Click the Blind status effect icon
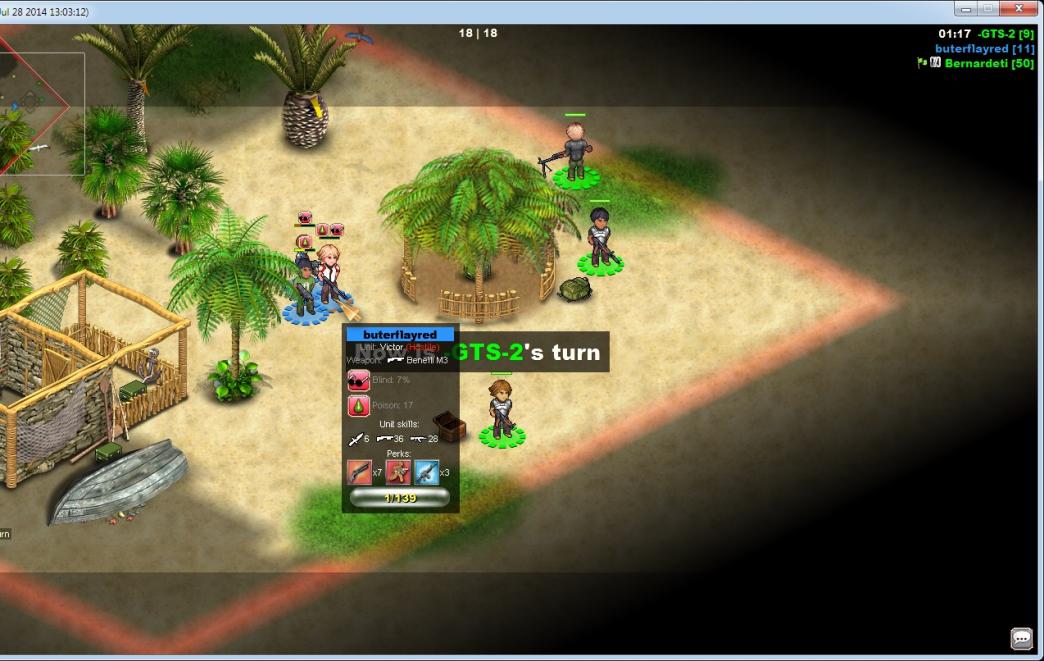The height and width of the screenshot is (661, 1044). click(358, 380)
